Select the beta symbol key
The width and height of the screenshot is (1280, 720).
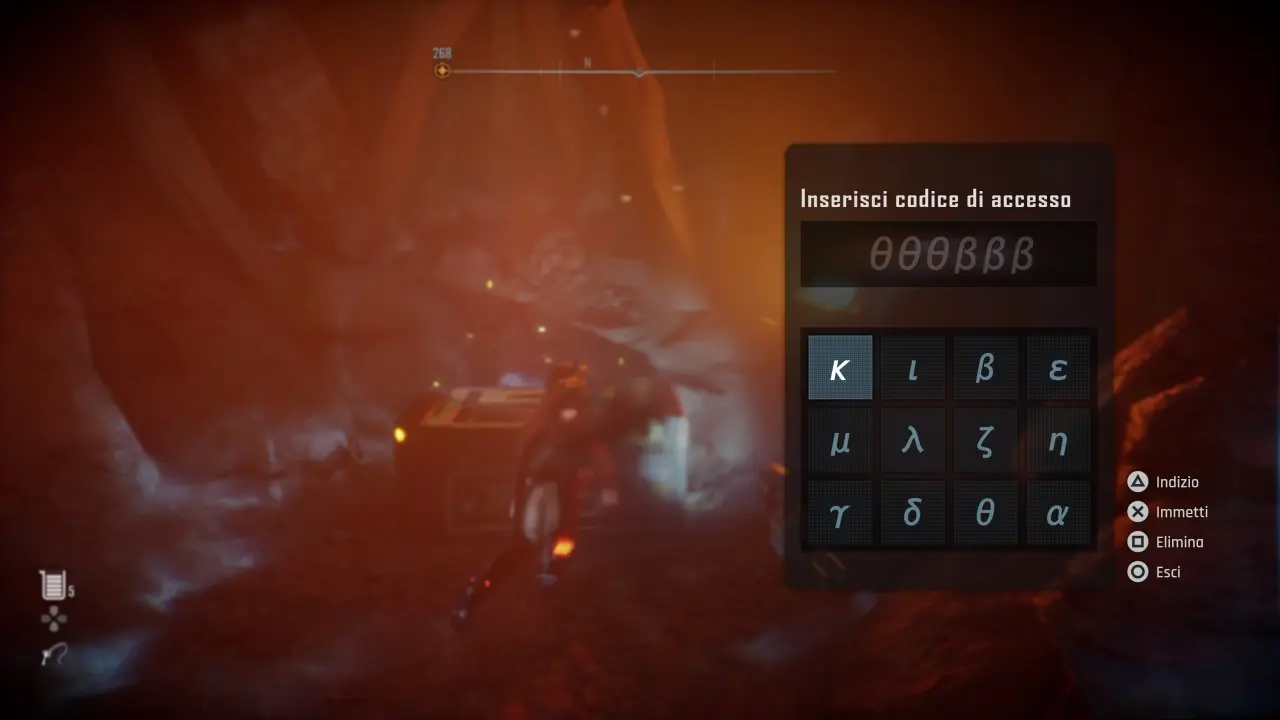click(986, 367)
